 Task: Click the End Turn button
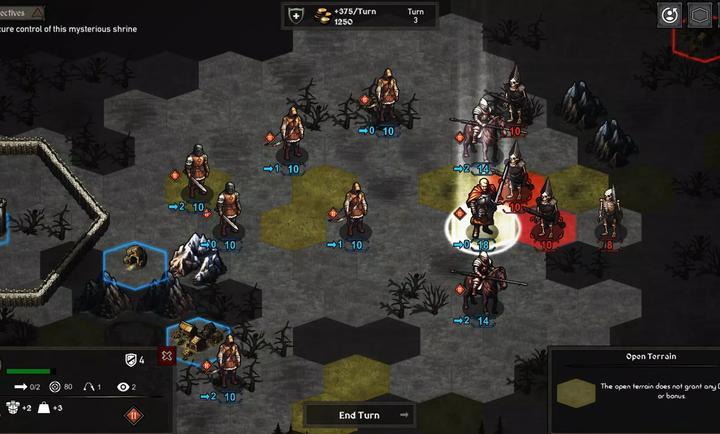coord(360,415)
